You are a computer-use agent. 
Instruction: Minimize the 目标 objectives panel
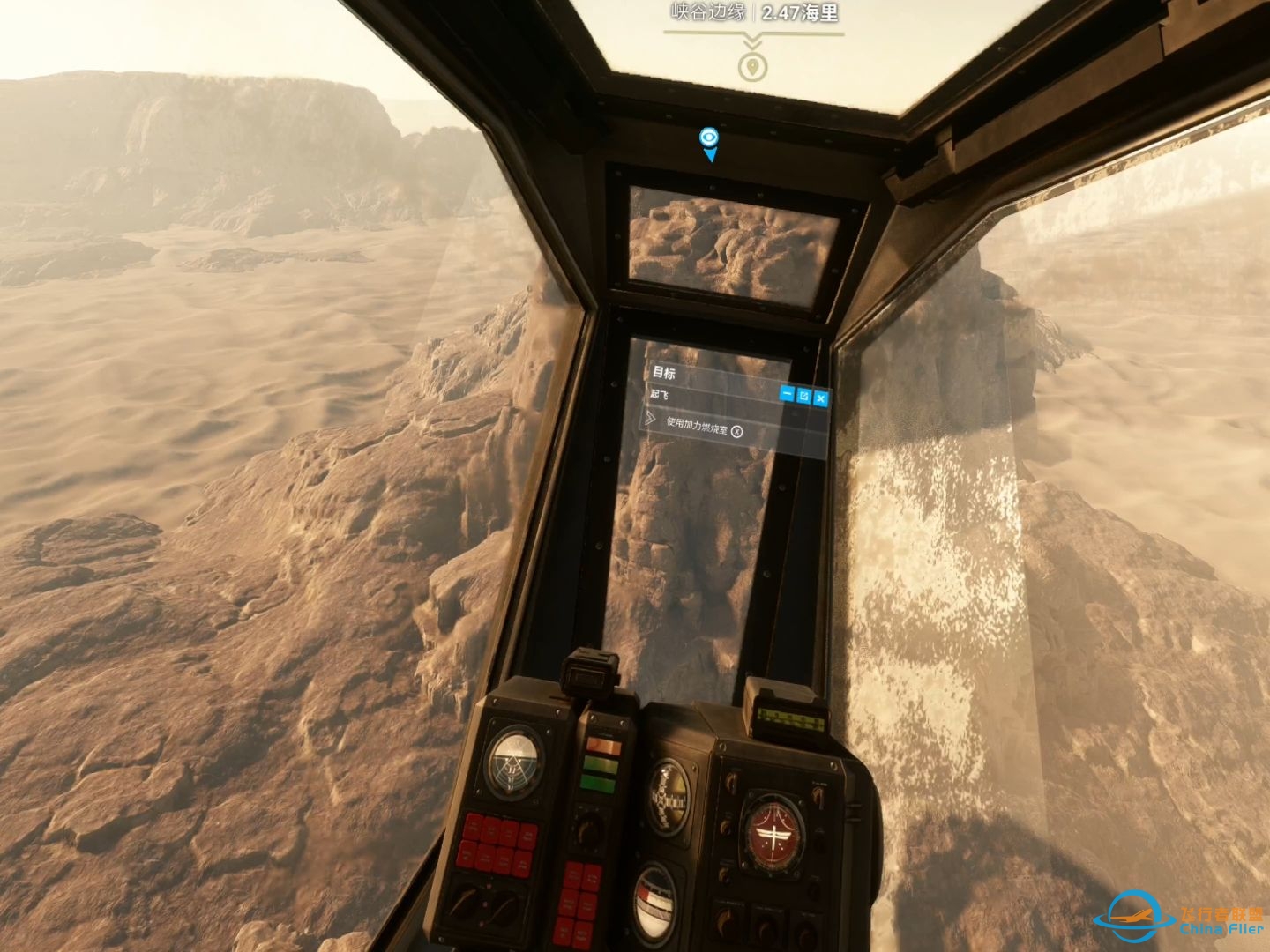coord(788,395)
